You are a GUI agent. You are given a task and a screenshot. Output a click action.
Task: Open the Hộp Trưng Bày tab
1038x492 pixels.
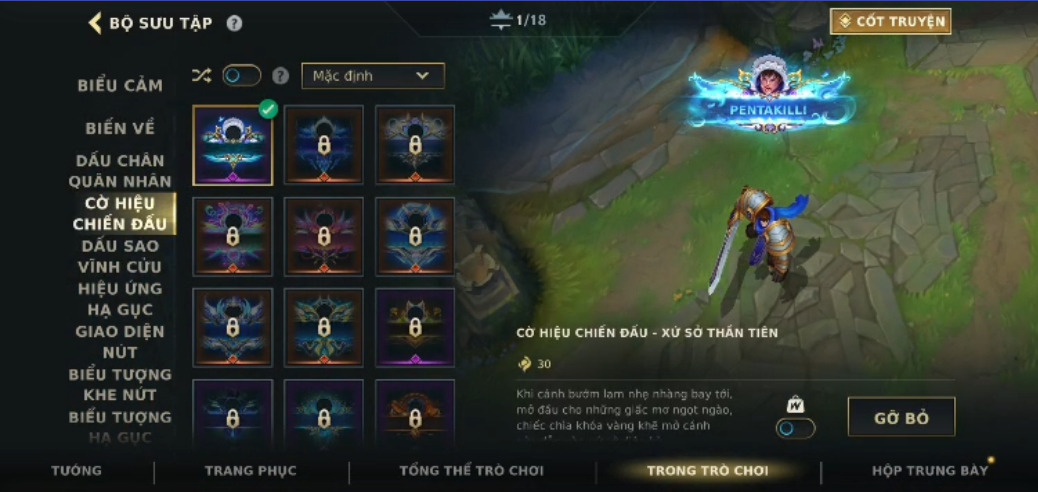point(930,470)
